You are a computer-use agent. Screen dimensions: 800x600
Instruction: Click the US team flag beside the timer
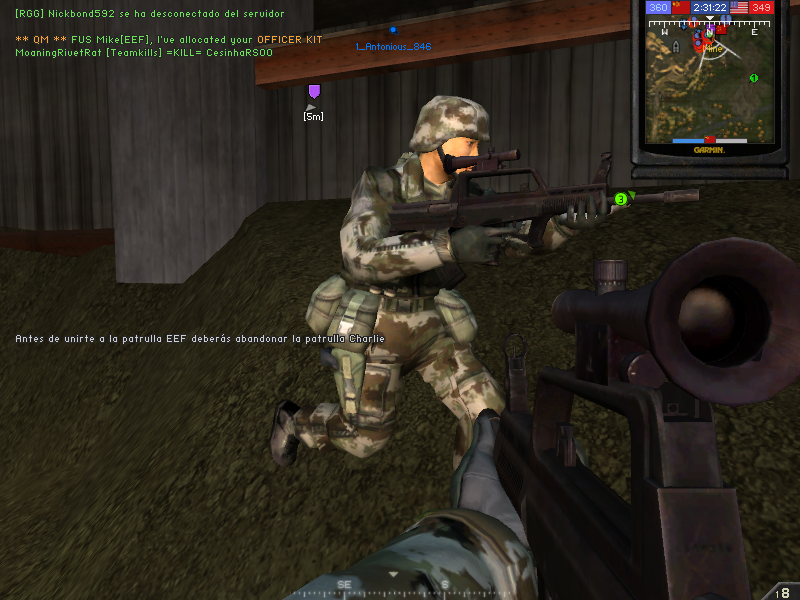click(x=739, y=8)
